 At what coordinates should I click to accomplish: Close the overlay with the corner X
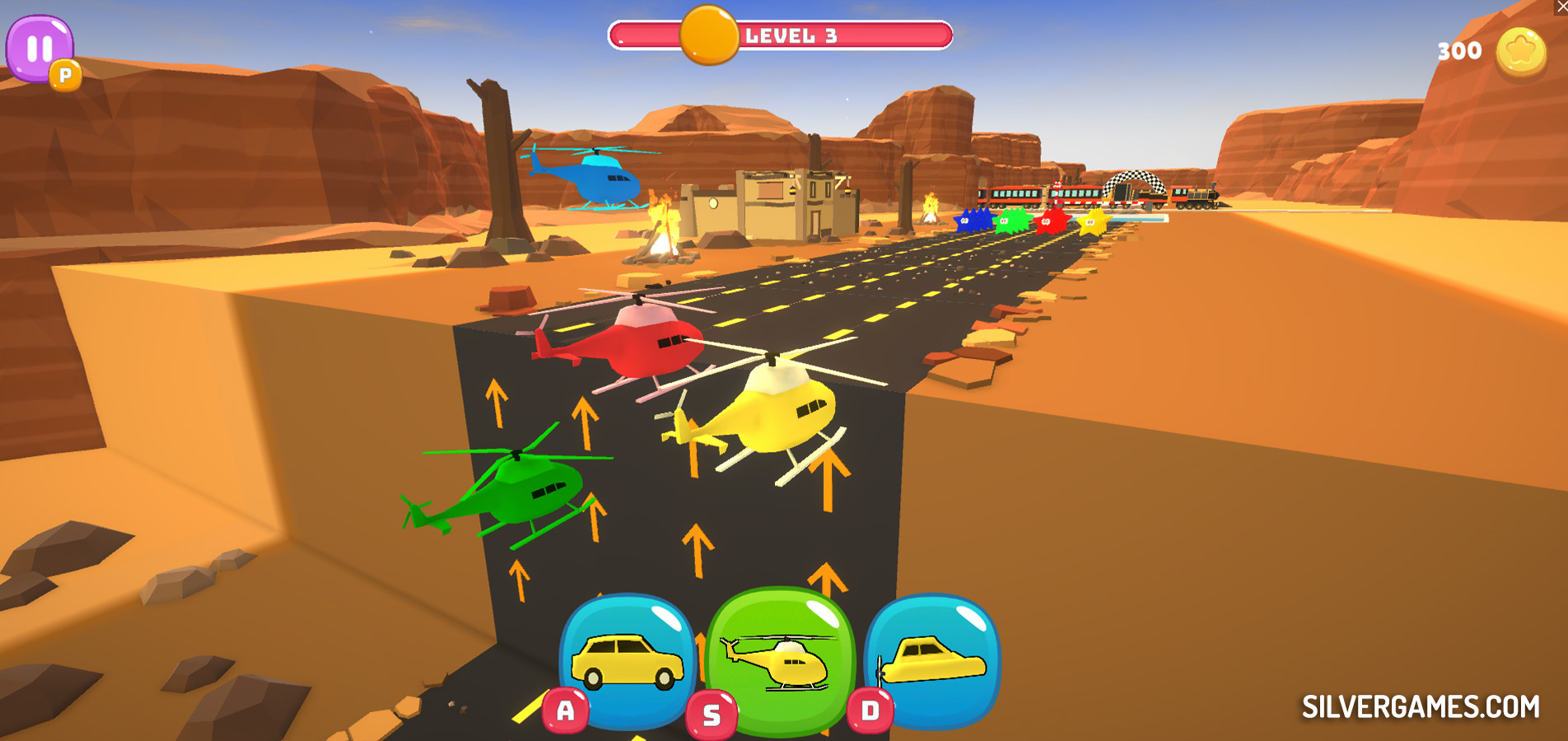pyautogui.click(x=1561, y=7)
